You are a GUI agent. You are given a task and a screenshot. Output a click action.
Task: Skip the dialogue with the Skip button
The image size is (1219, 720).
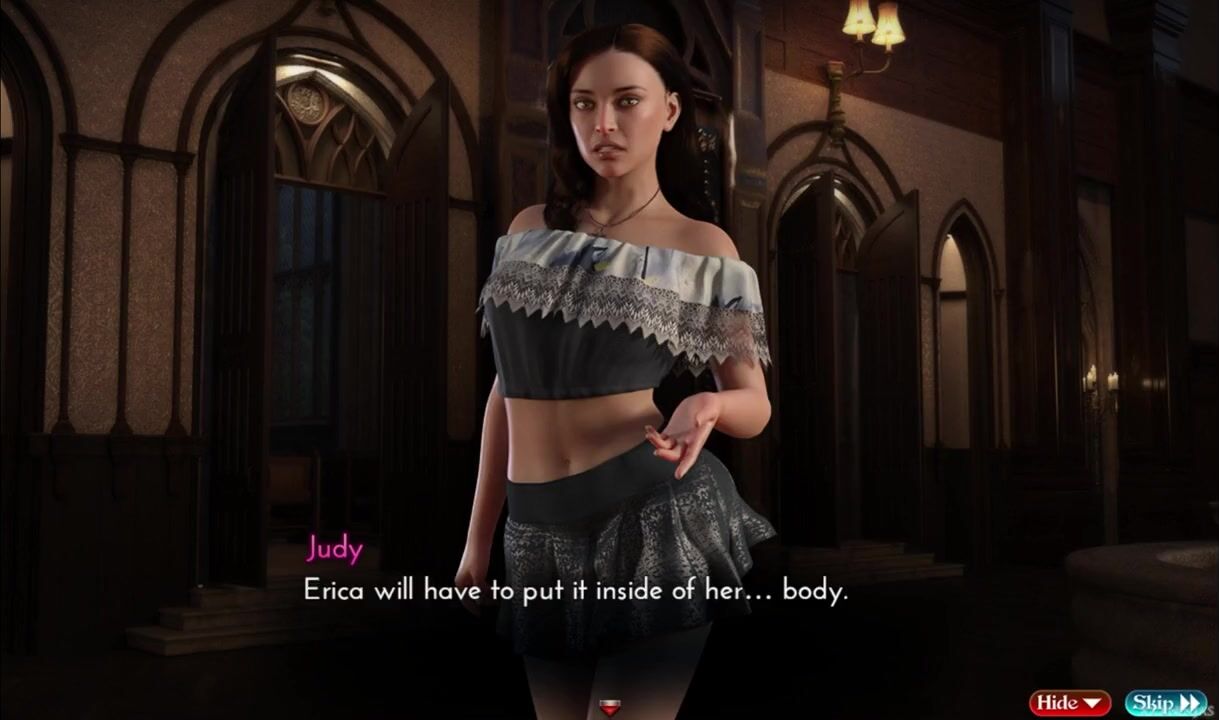[x=1165, y=703]
